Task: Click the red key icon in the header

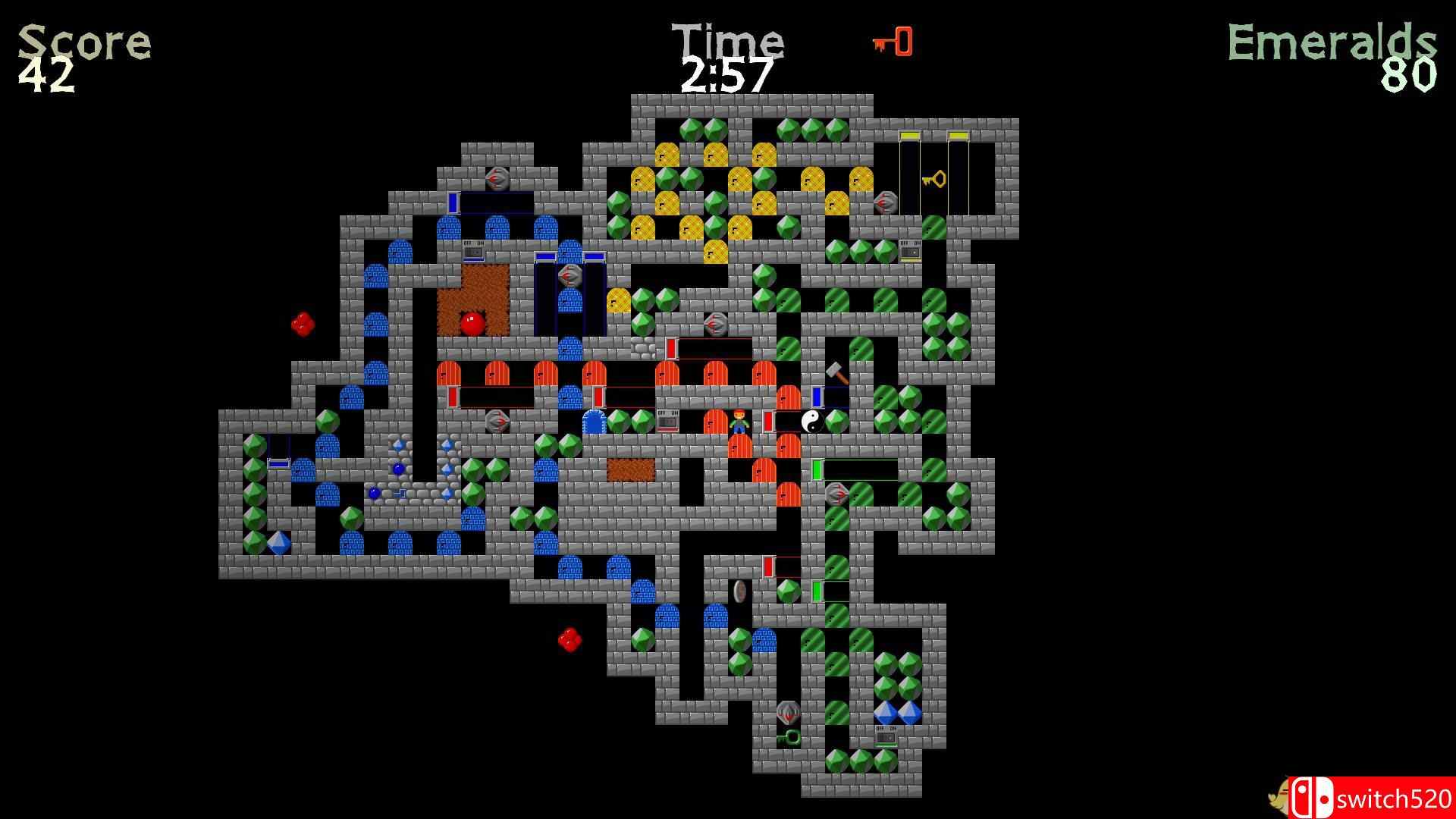Action: tap(895, 43)
